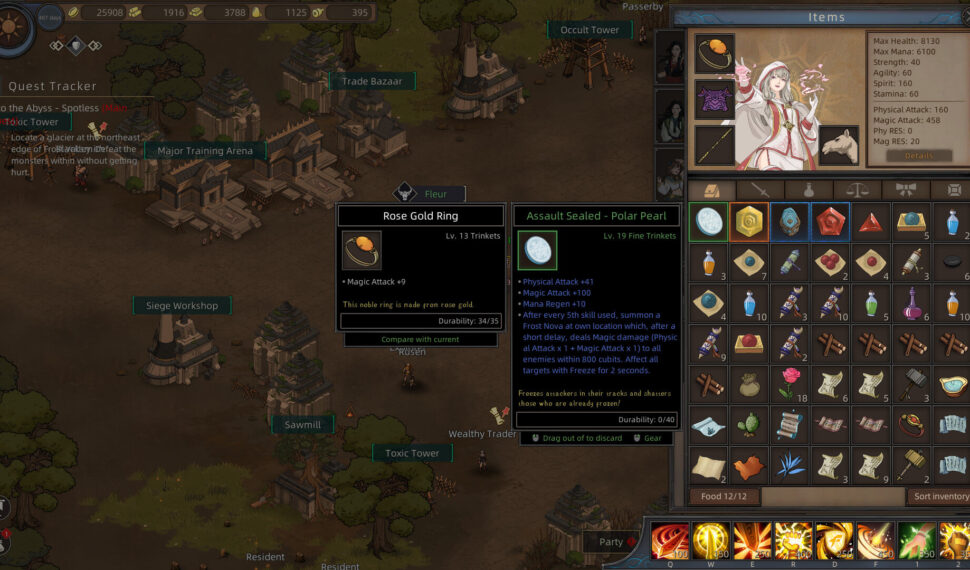The image size is (970, 570).
Task: Select the Polar Pearl trinket slot
Action: (708, 221)
